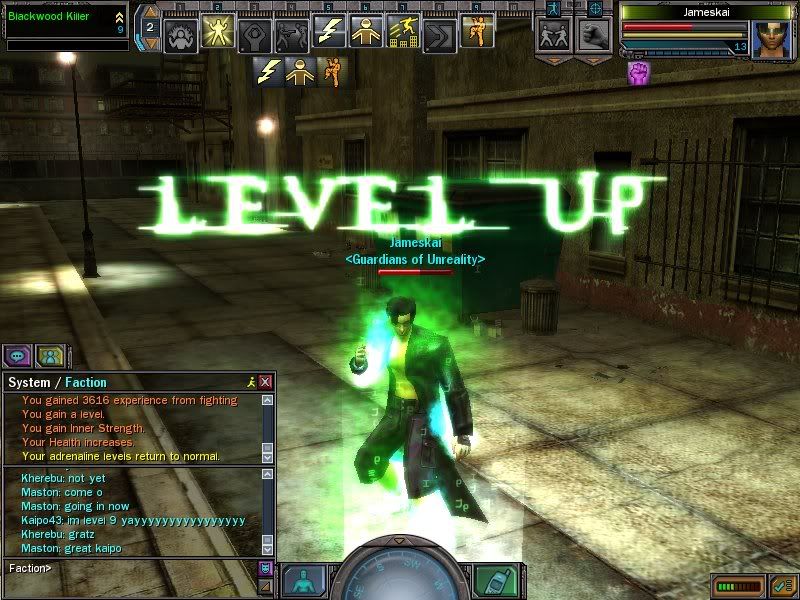Open the team members icon above chat
Viewport: 800px width, 600px height.
click(x=50, y=355)
